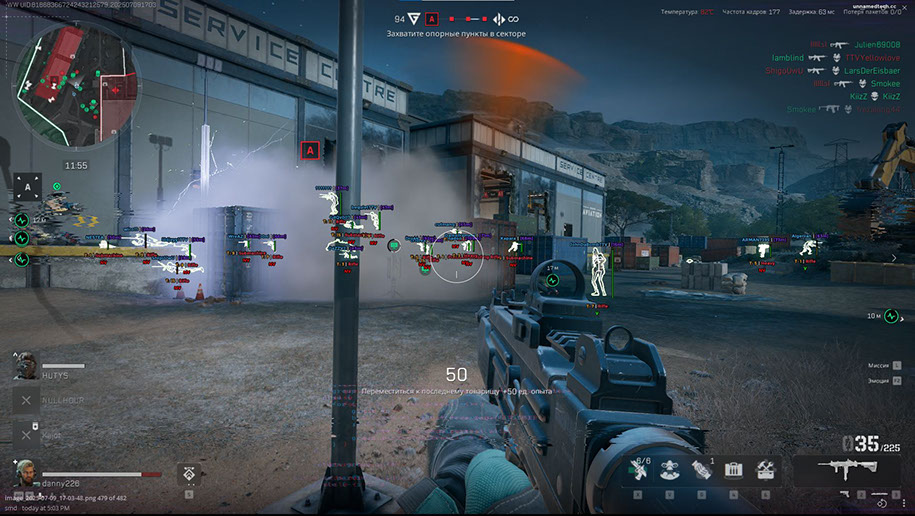Click the A capture point indicator at top
The height and width of the screenshot is (516, 915).
coord(431,18)
